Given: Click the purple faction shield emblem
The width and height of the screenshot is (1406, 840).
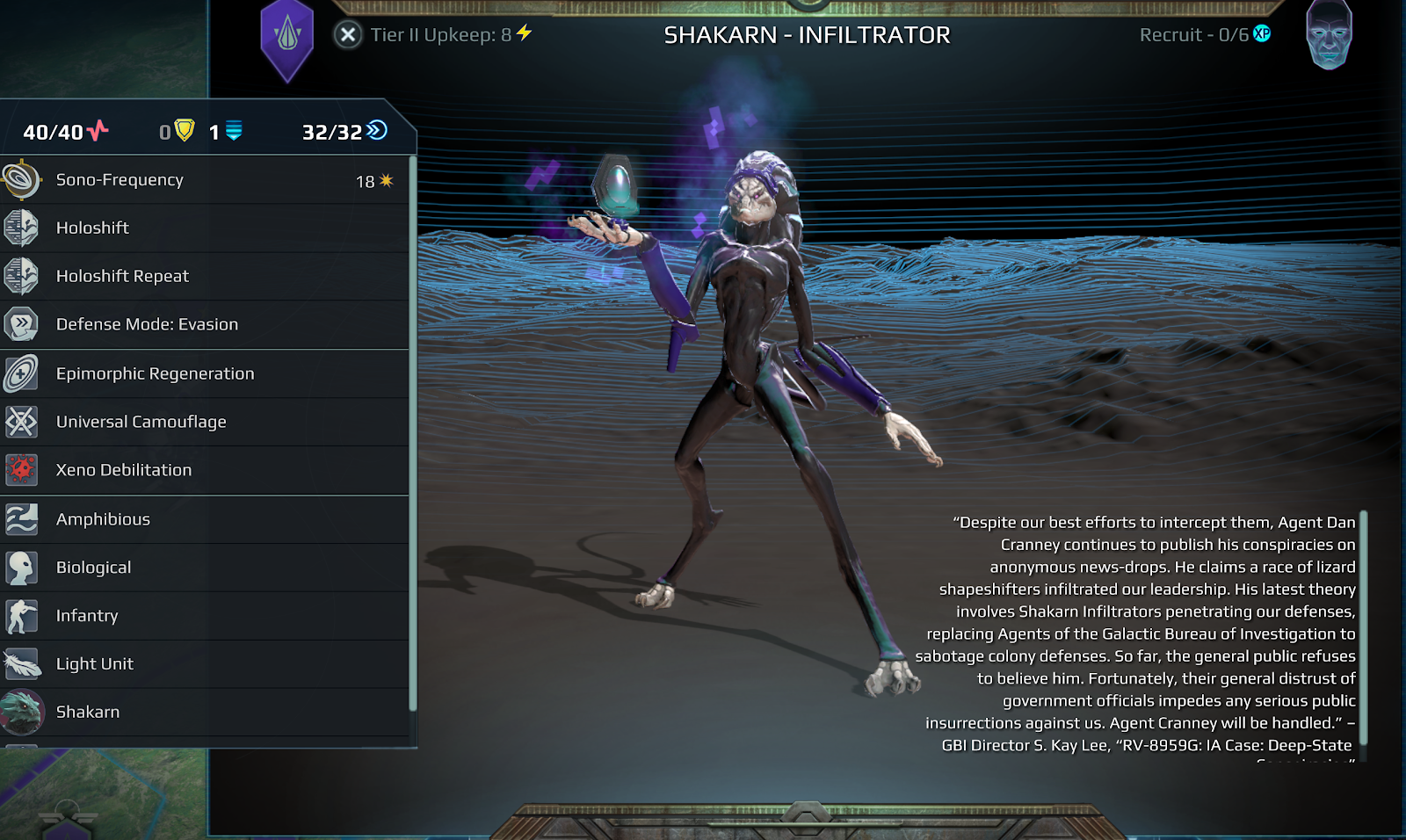Looking at the screenshot, I should click(287, 38).
